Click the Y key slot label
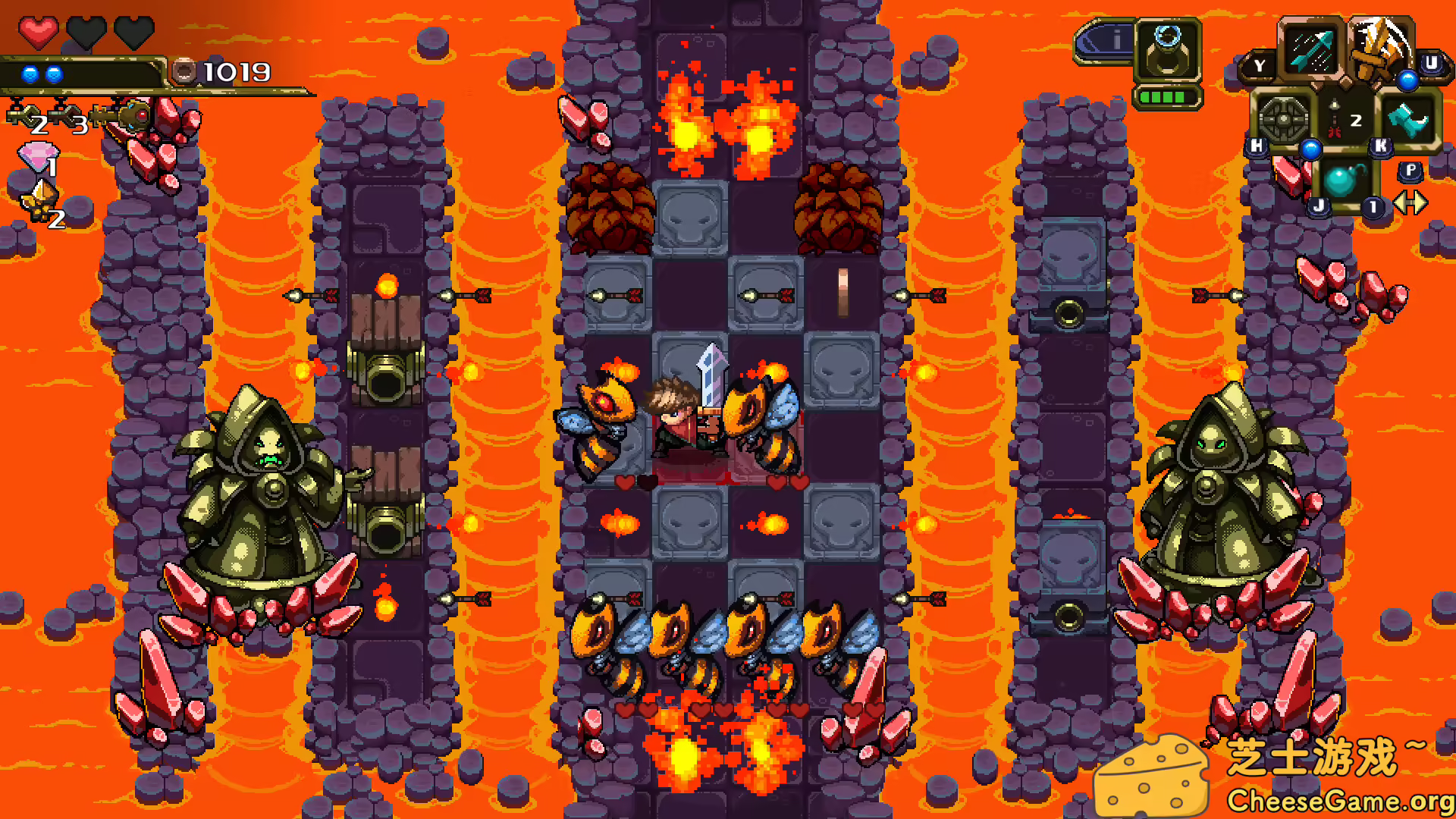This screenshot has height=819, width=1456. pos(1259,64)
